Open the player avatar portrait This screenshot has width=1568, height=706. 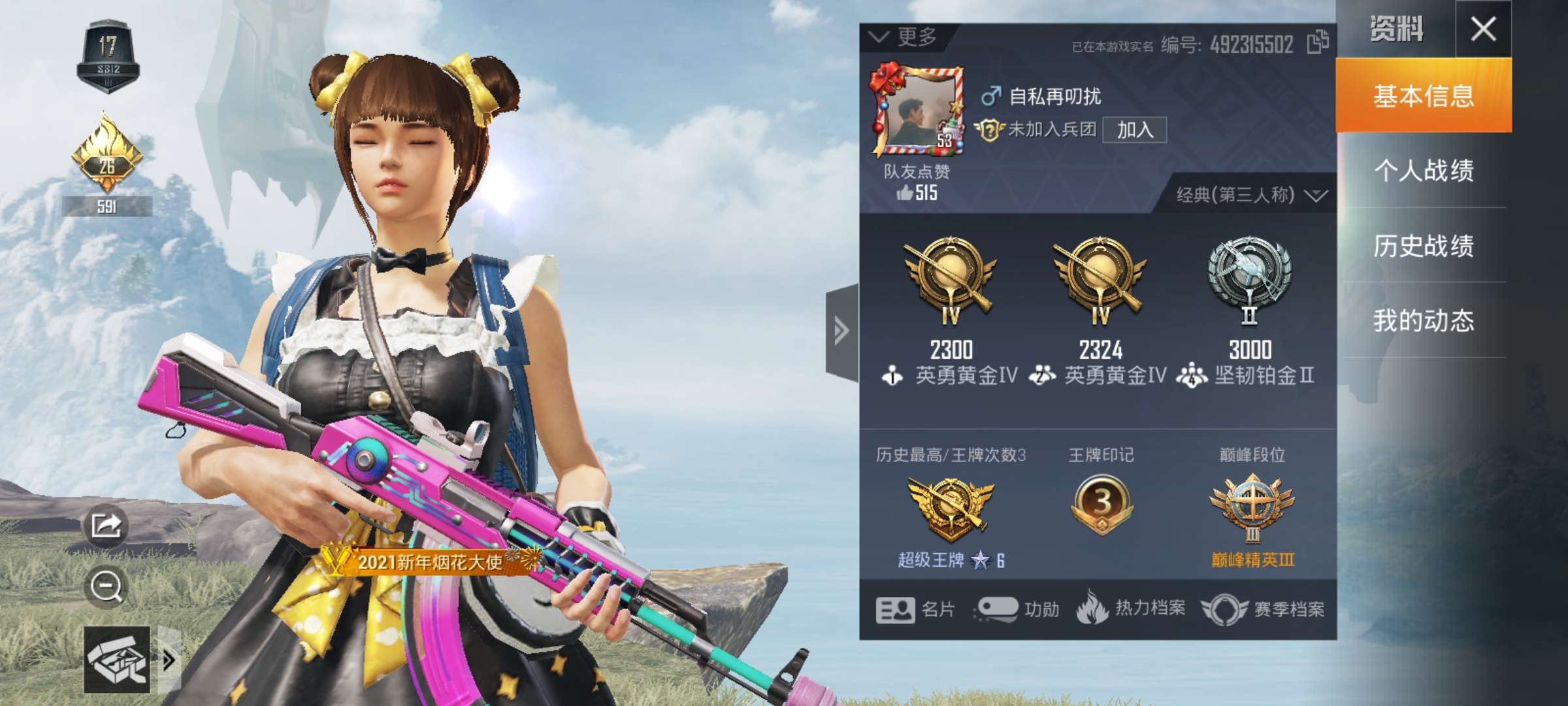pos(917,112)
